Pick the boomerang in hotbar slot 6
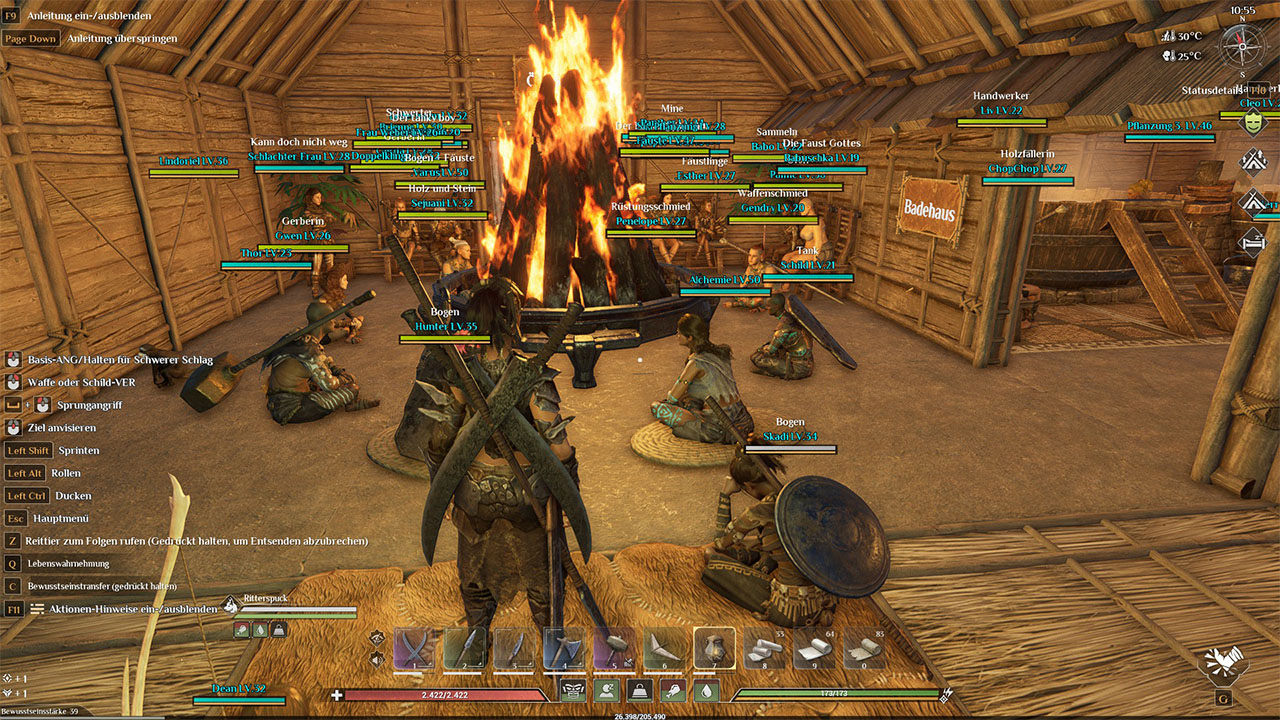This screenshot has width=1280, height=720. tap(665, 648)
